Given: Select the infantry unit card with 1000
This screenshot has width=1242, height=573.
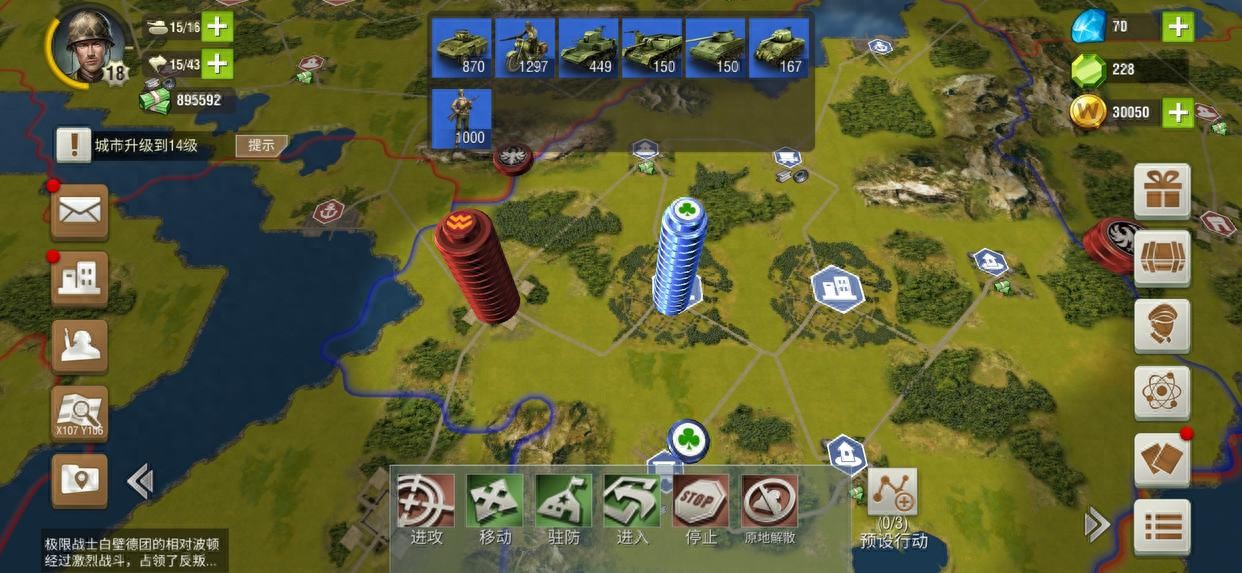Looking at the screenshot, I should click(x=461, y=118).
